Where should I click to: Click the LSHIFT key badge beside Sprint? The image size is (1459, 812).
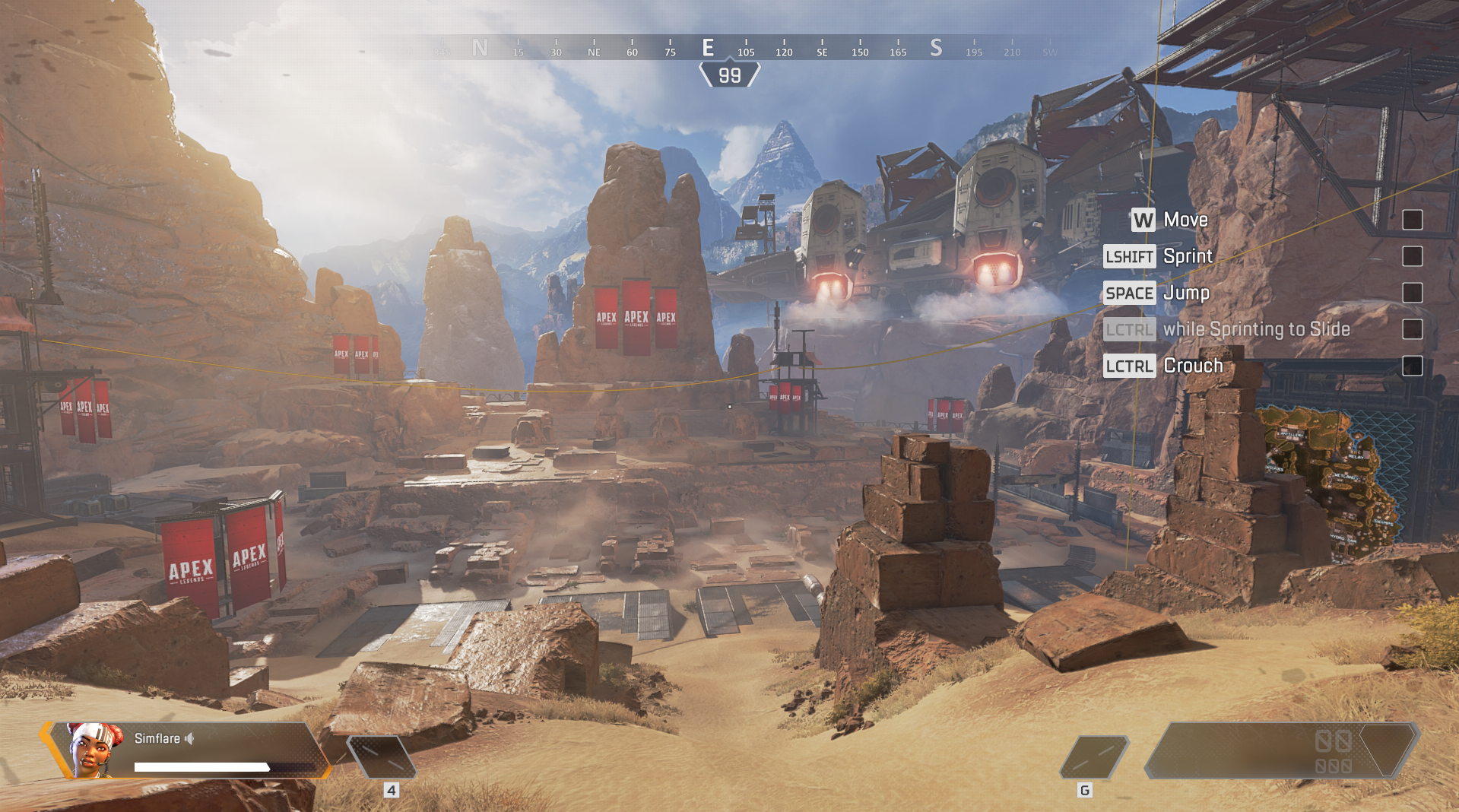tap(1130, 256)
